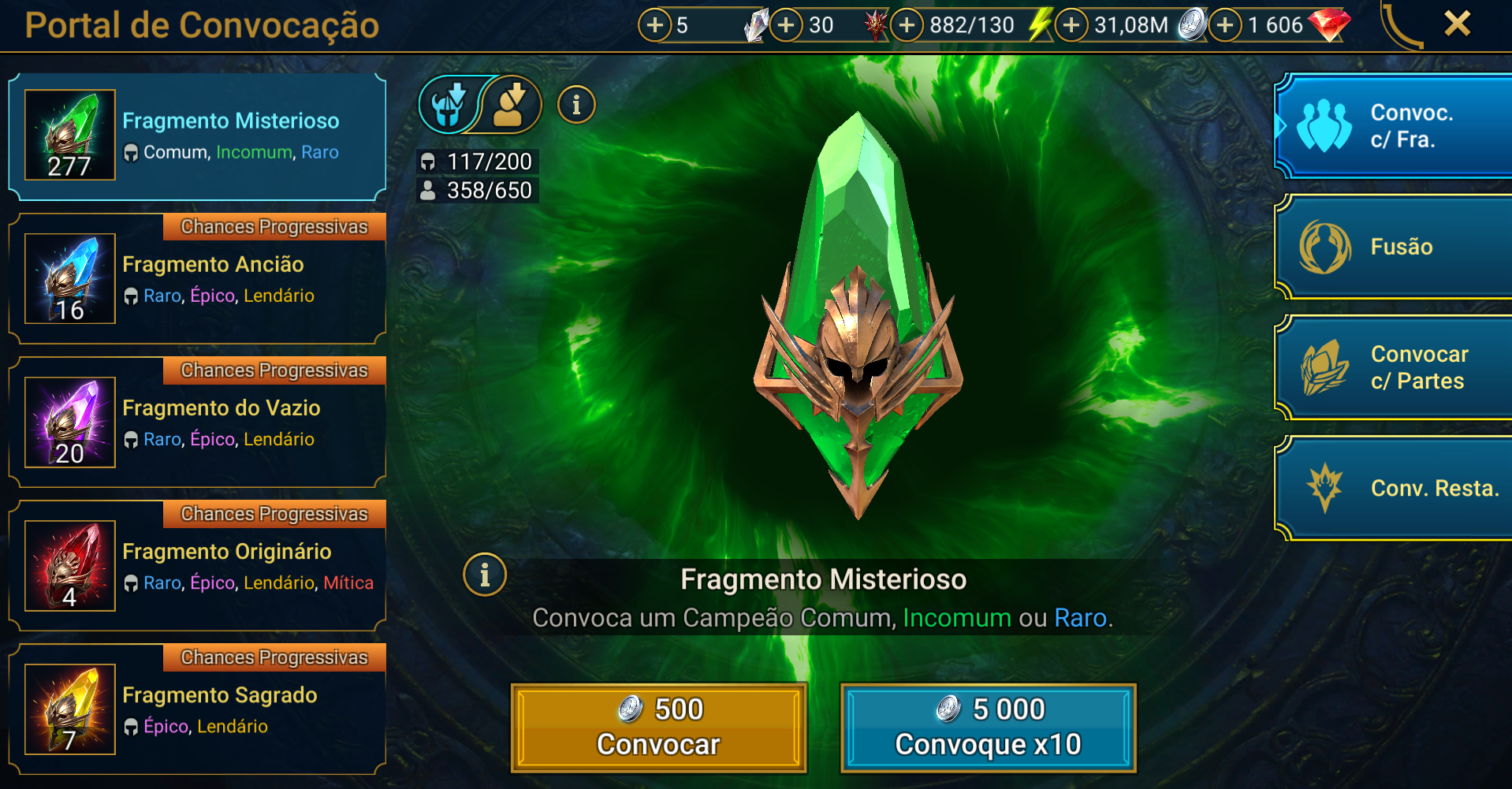Pick the Fragmento Originário shard
1512x789 pixels.
coord(197,567)
